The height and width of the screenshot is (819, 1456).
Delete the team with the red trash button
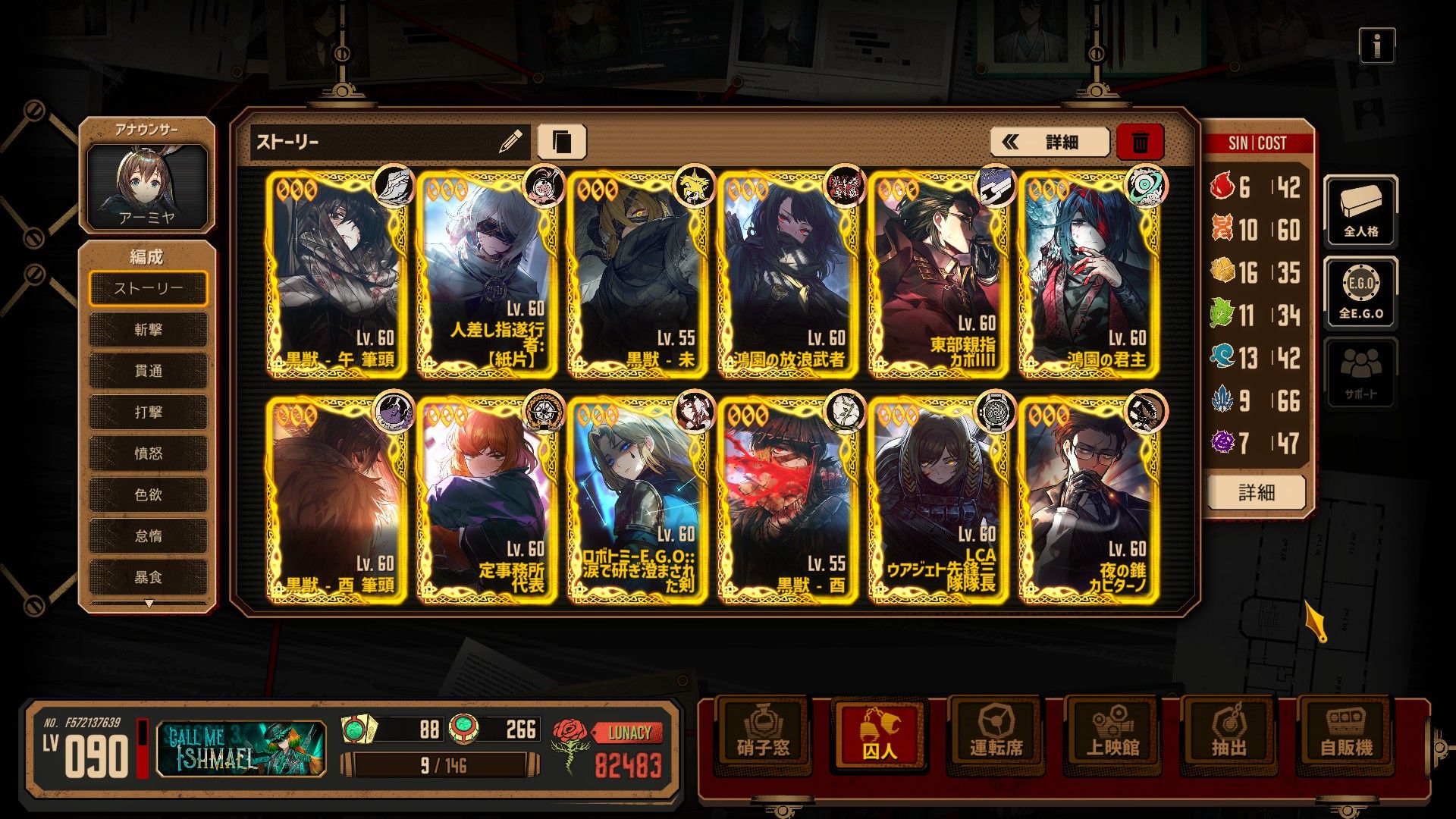(1140, 142)
